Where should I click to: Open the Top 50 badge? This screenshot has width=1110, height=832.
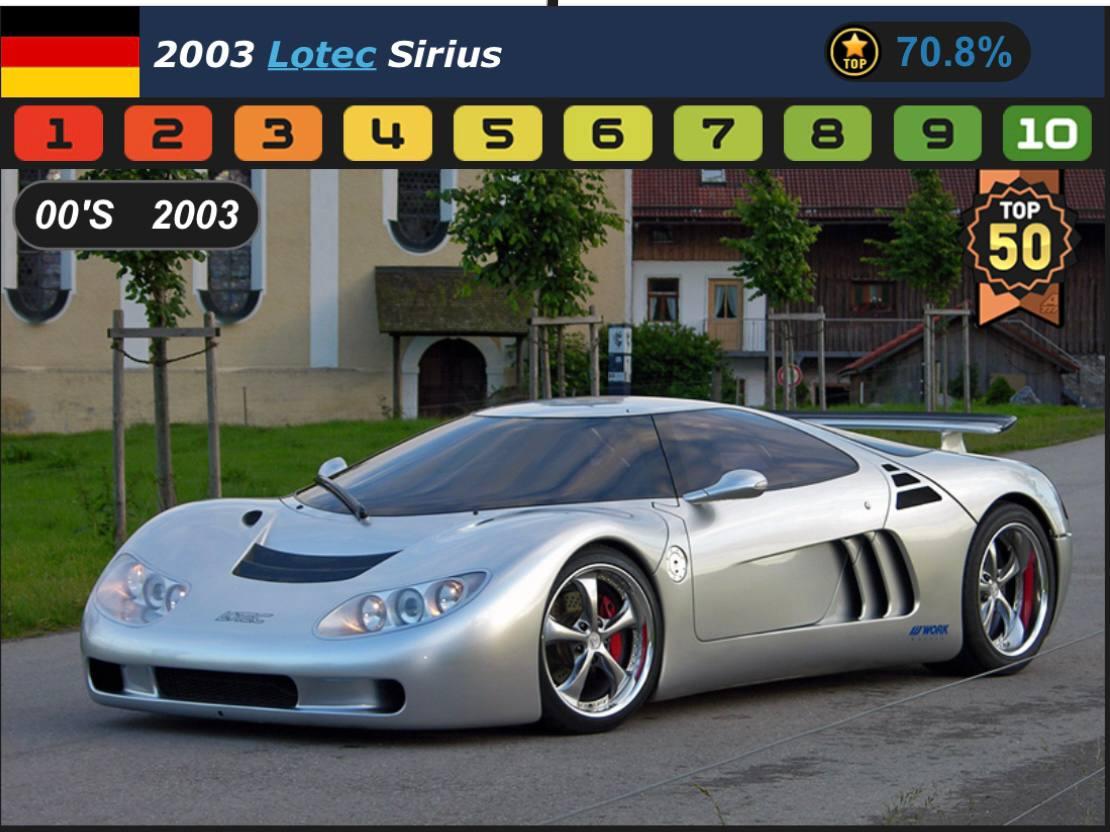[x=1019, y=244]
